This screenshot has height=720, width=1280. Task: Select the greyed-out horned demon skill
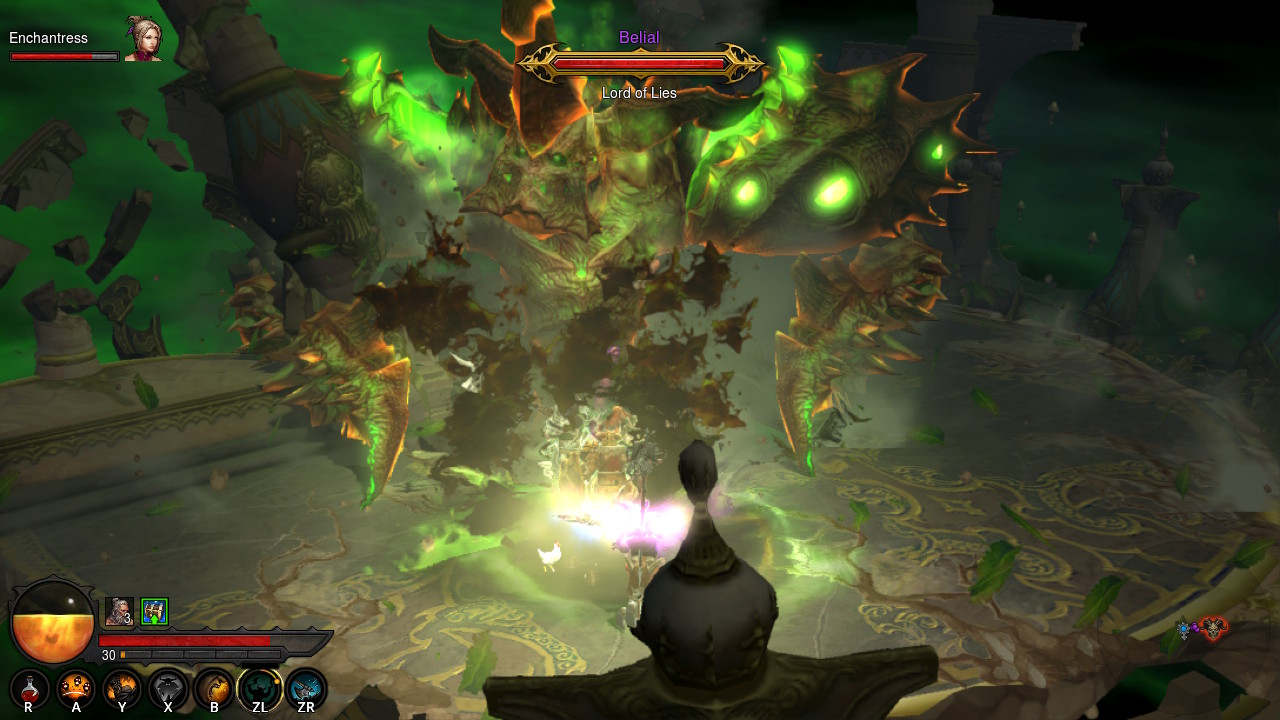168,688
